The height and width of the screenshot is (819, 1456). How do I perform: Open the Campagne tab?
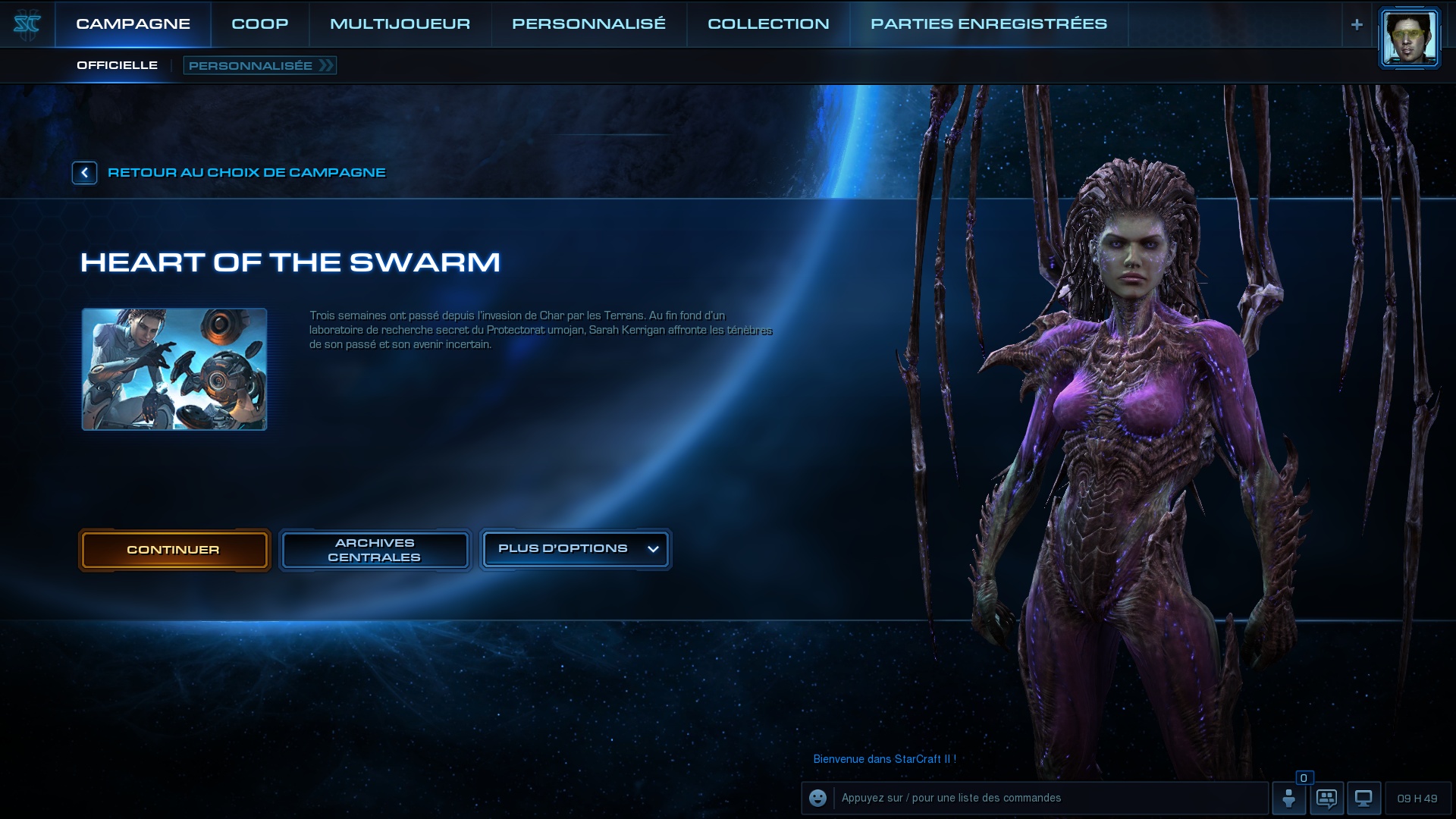click(x=133, y=24)
